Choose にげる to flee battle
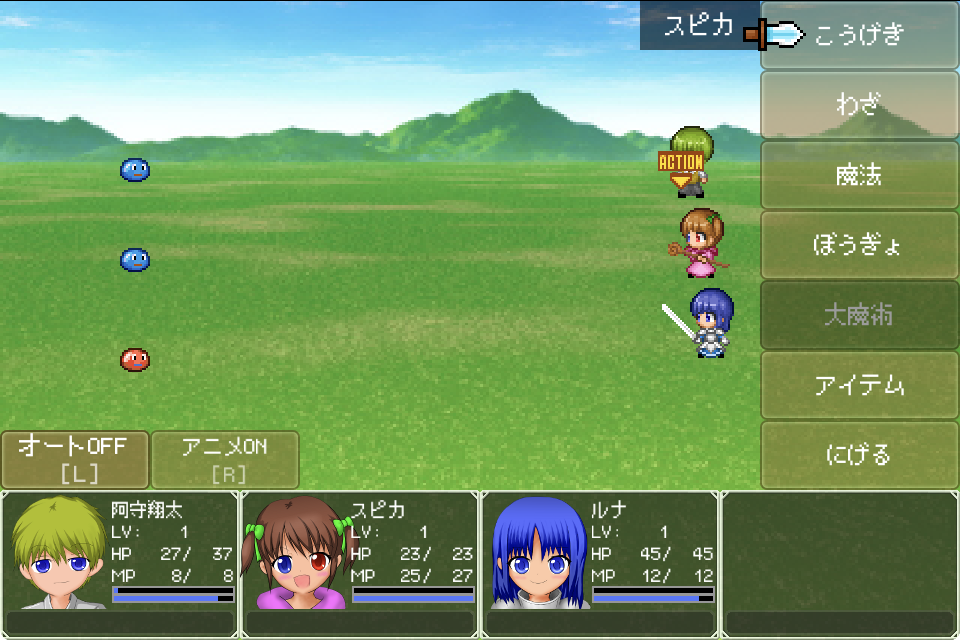The height and width of the screenshot is (640, 960). coord(859,455)
